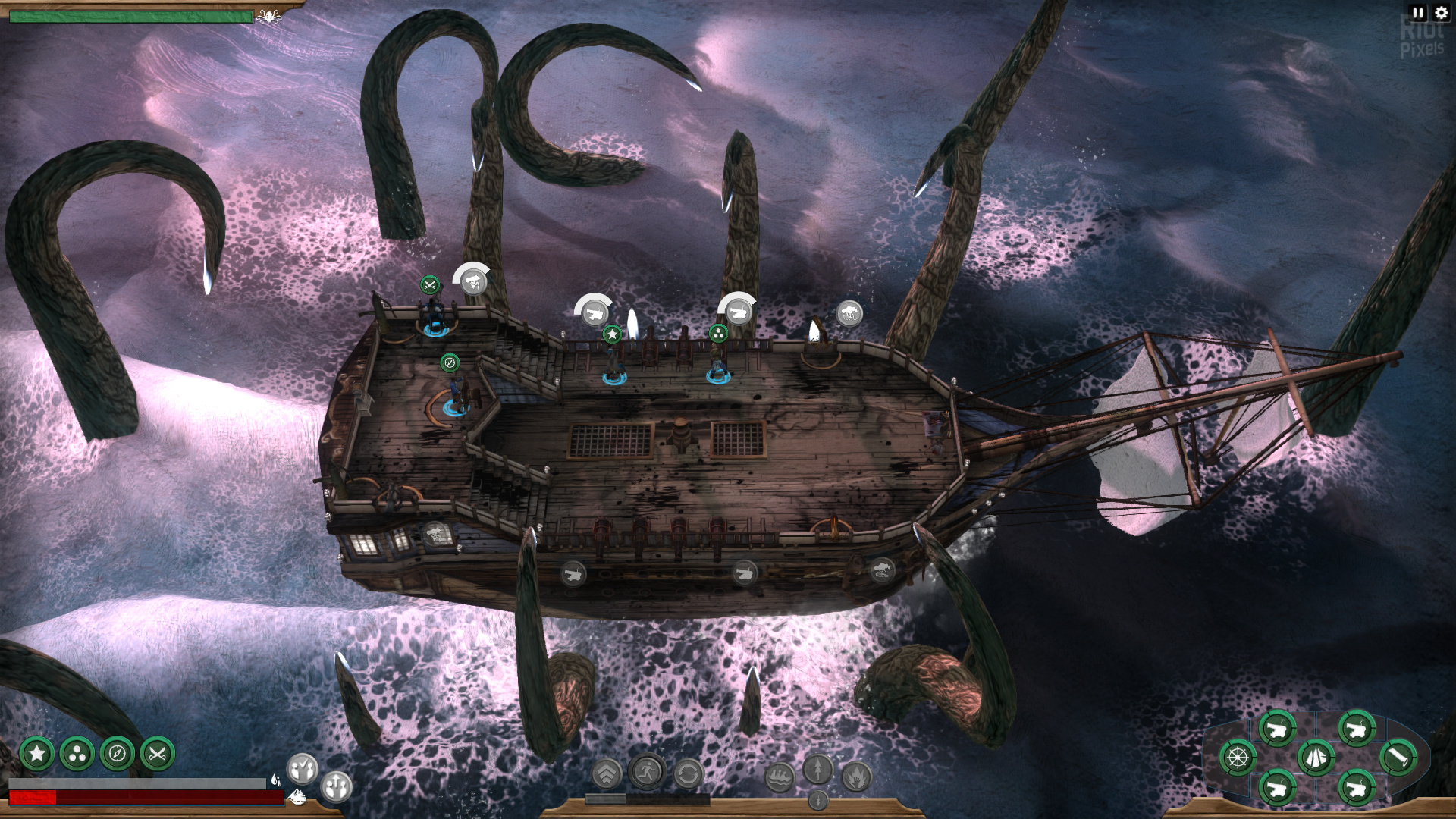Open the settings gear menu
Viewport: 1456px width, 819px height.
point(1442,12)
